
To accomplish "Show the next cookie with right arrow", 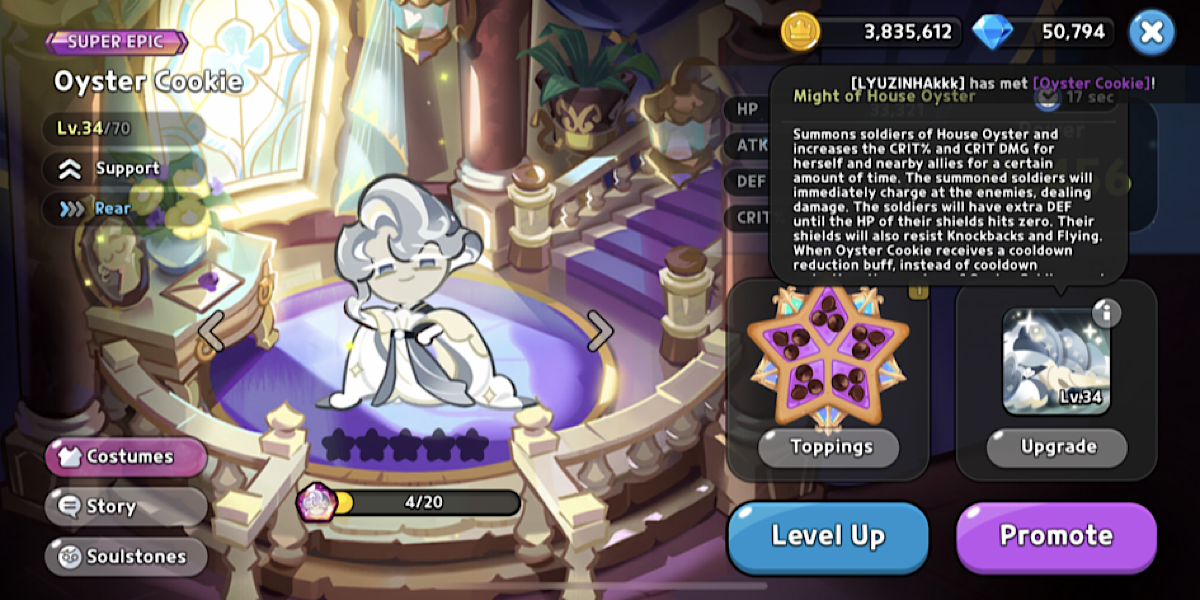I will pyautogui.click(x=599, y=330).
